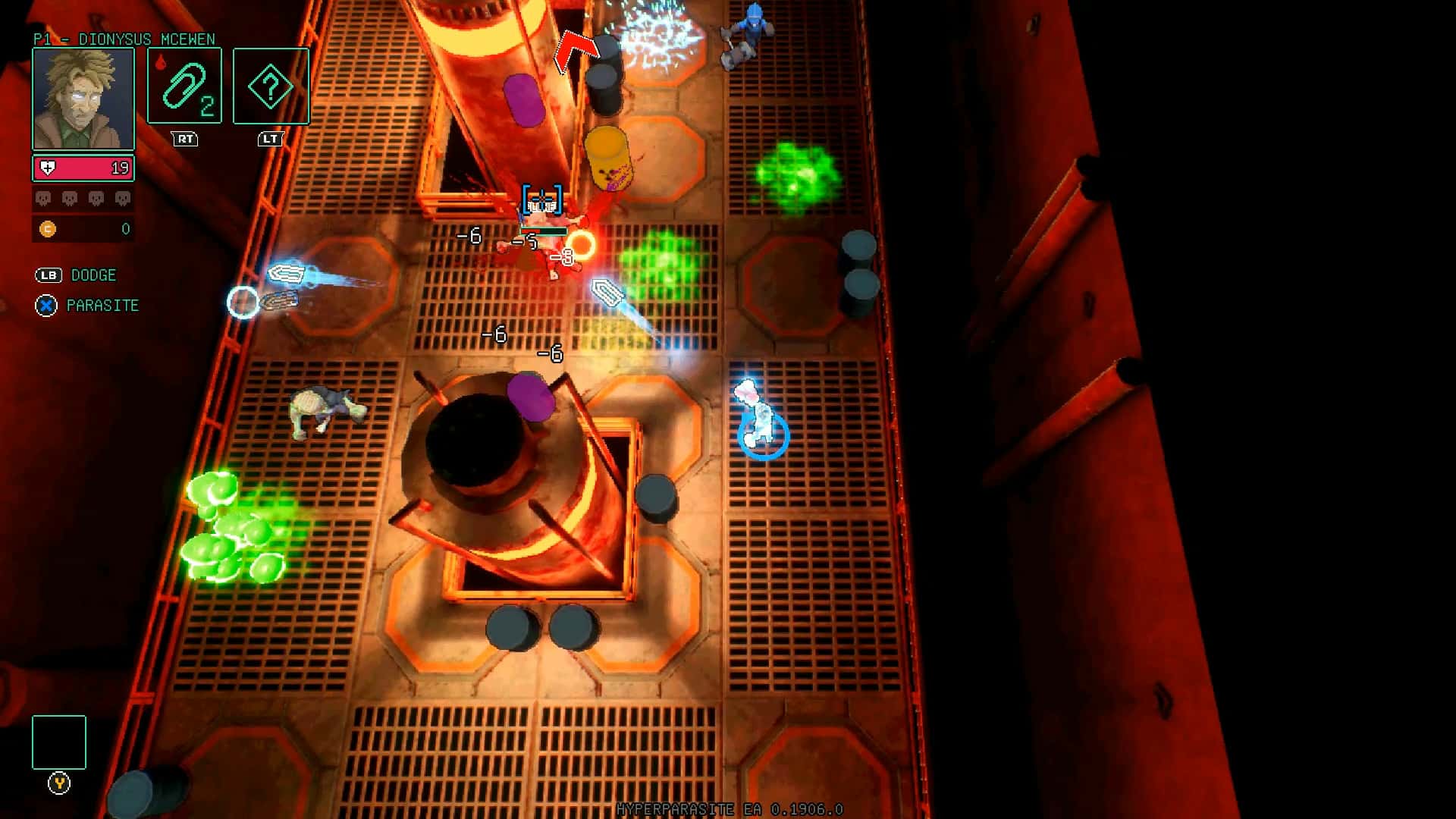Click the heart icon on the health bar
1456x819 pixels.
tap(47, 168)
